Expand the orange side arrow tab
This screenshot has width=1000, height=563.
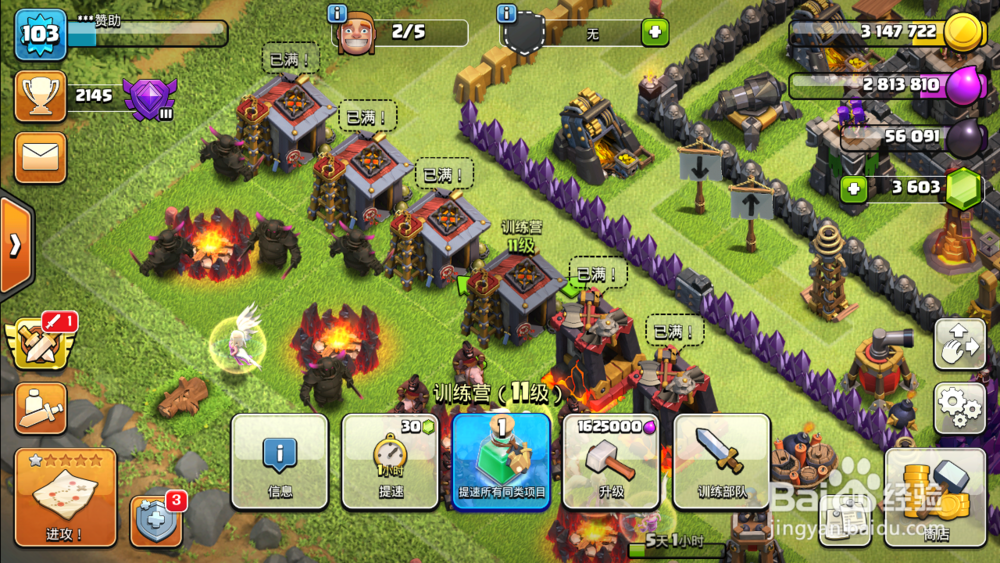[x=15, y=245]
